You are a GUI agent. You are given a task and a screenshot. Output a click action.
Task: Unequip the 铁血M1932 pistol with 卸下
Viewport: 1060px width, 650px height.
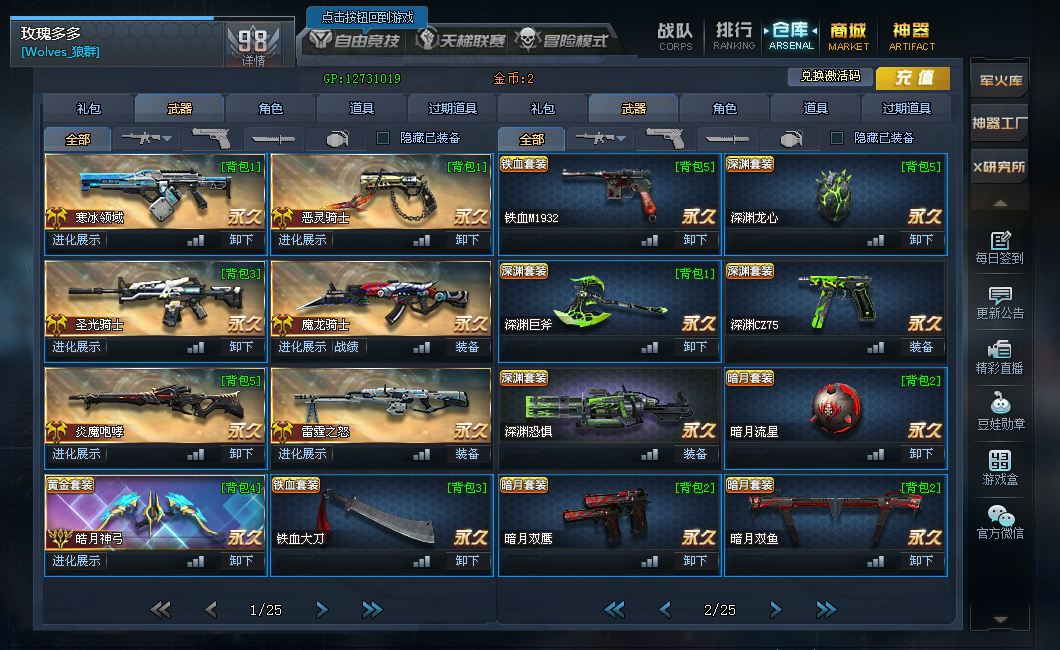(695, 240)
